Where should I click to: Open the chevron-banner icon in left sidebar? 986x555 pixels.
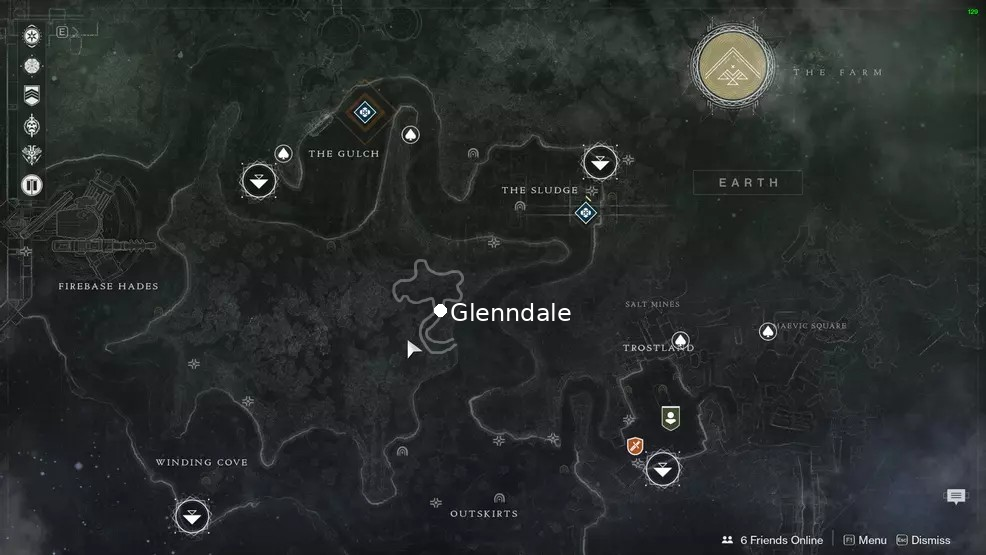coord(32,95)
